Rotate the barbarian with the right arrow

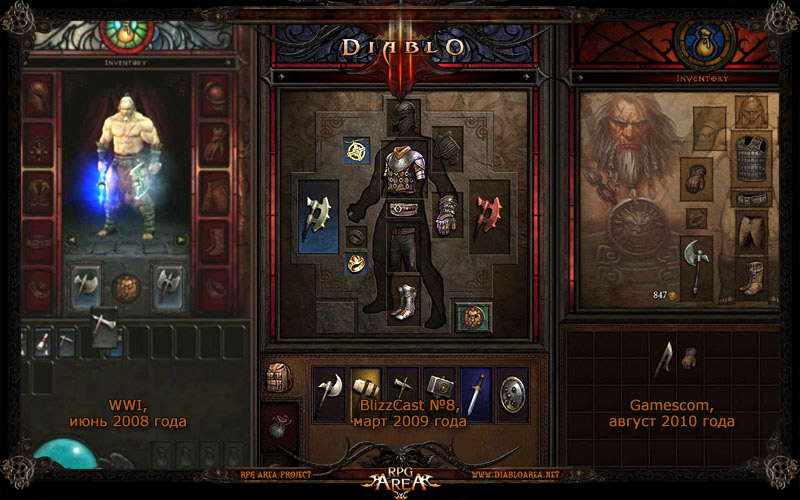tap(181, 240)
